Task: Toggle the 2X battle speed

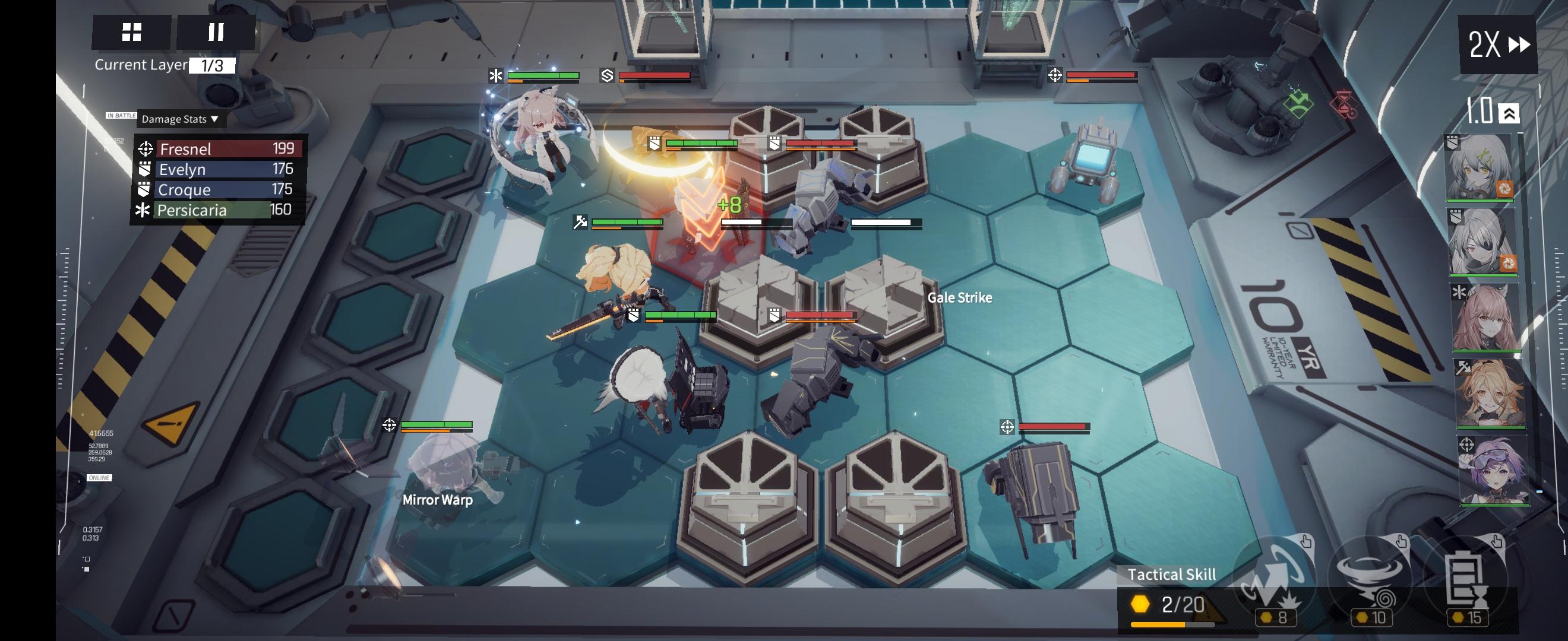Action: point(1498,45)
